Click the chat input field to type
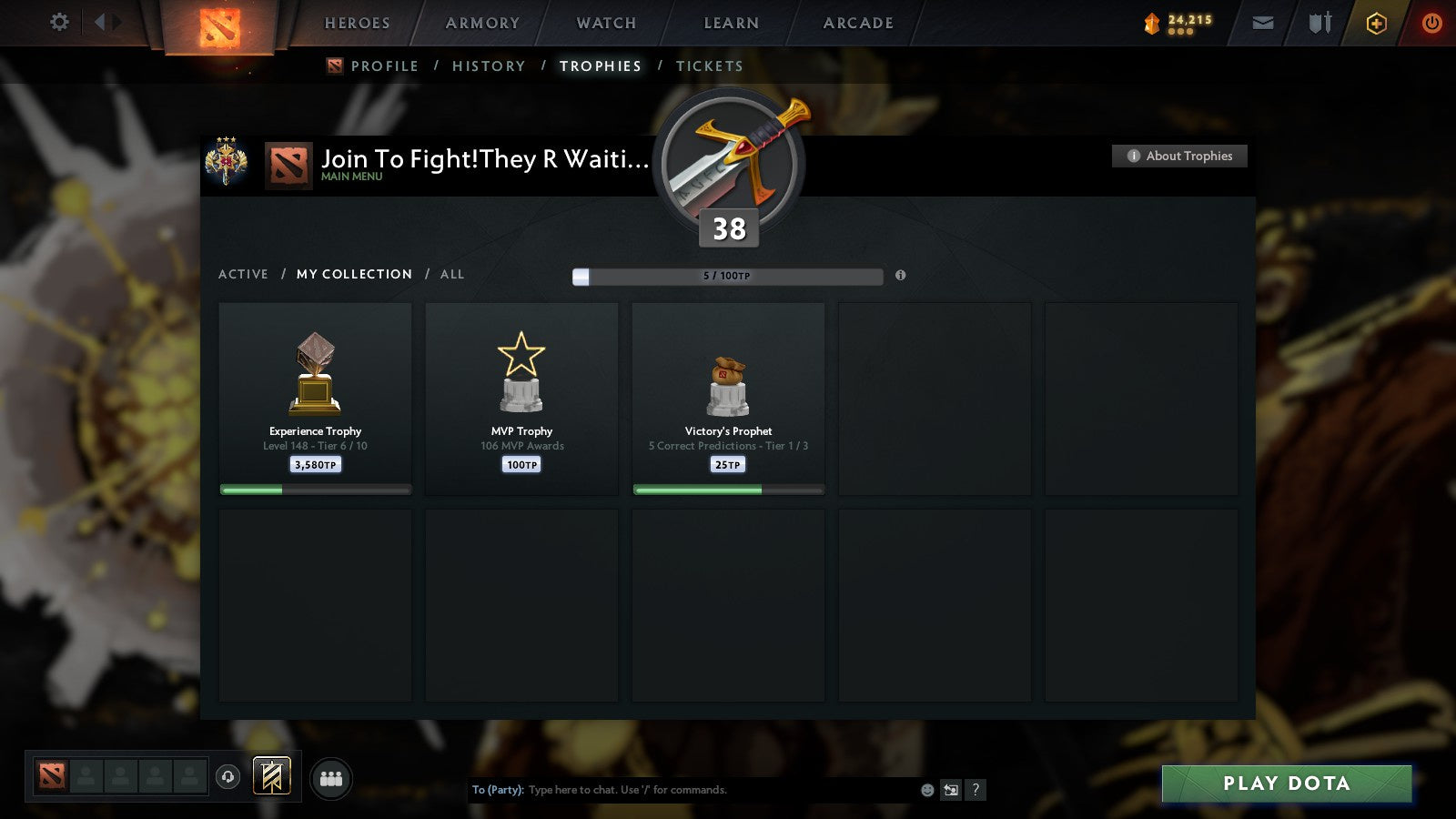 point(692,790)
